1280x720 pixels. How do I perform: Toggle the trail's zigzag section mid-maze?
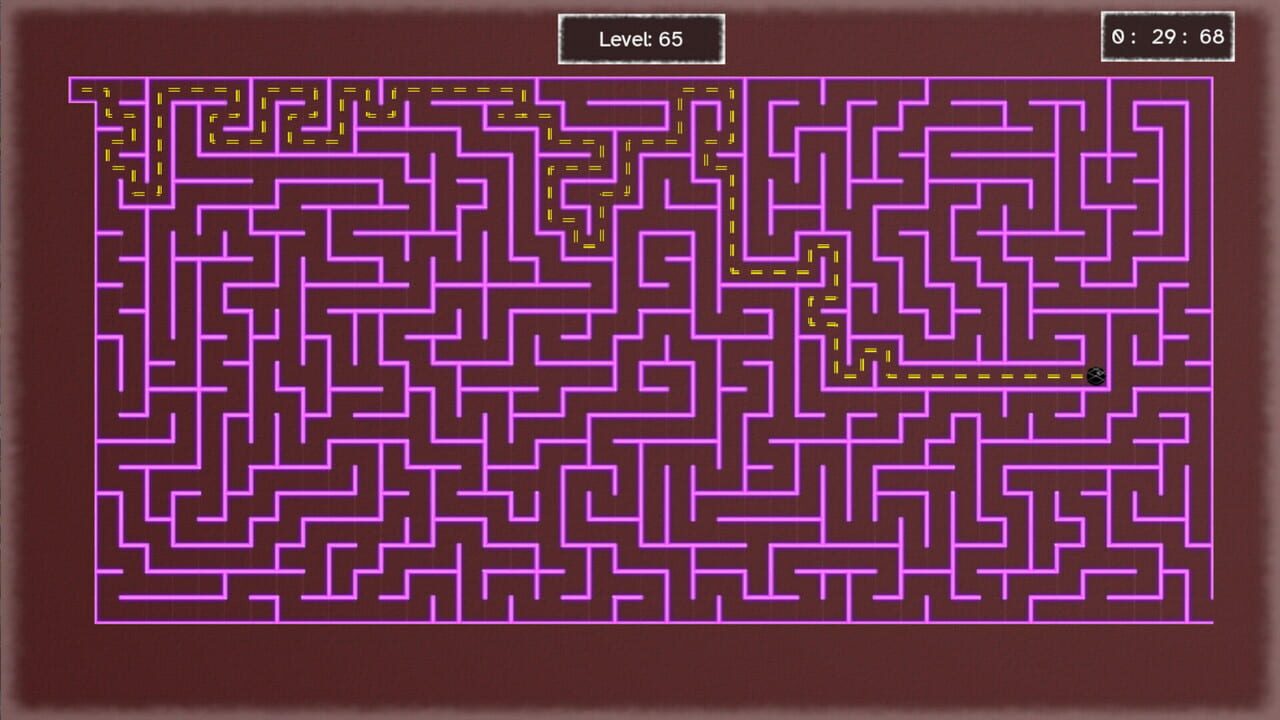pyautogui.click(x=820, y=310)
